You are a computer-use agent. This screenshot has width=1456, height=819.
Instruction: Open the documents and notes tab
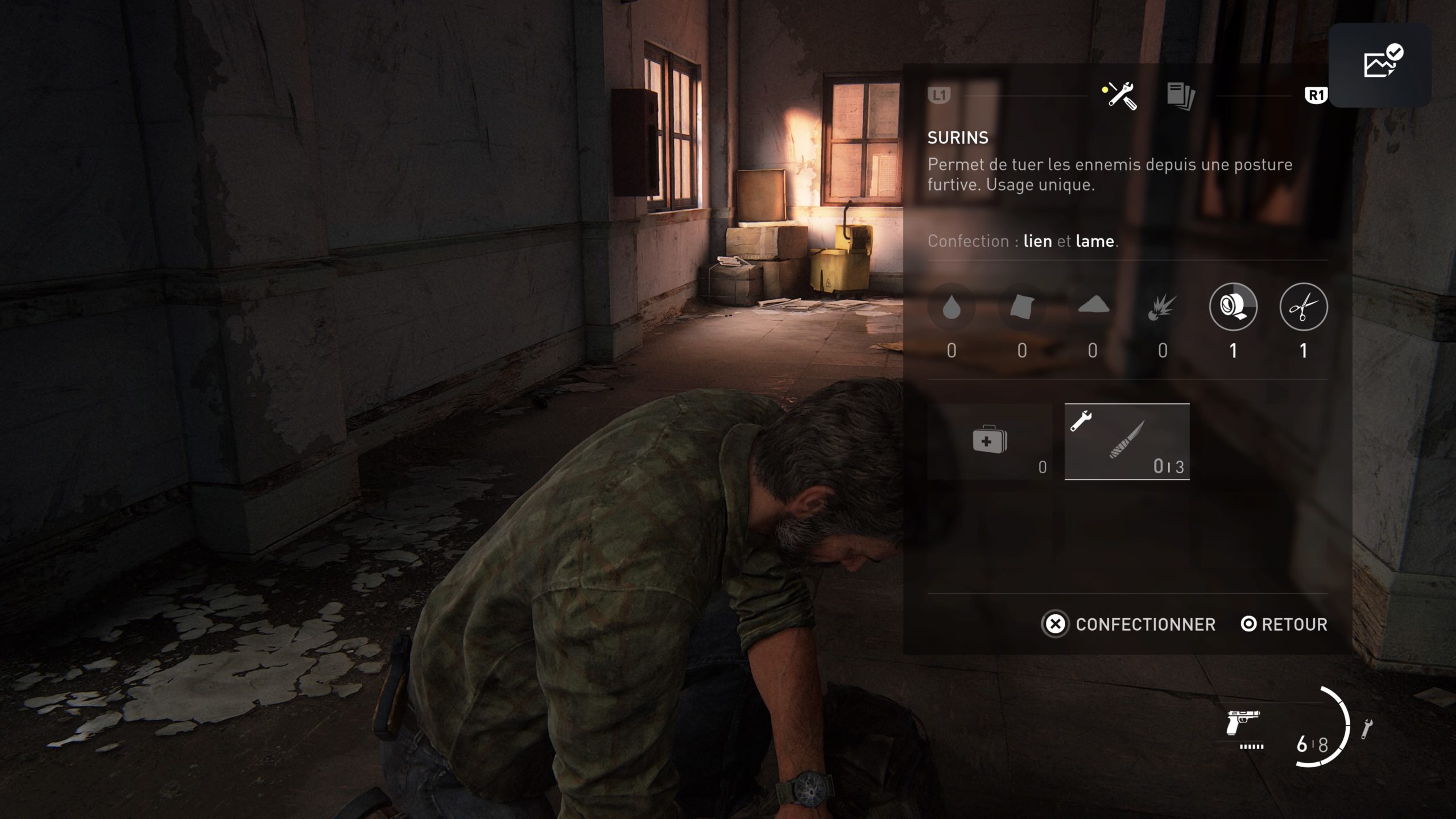click(1181, 96)
